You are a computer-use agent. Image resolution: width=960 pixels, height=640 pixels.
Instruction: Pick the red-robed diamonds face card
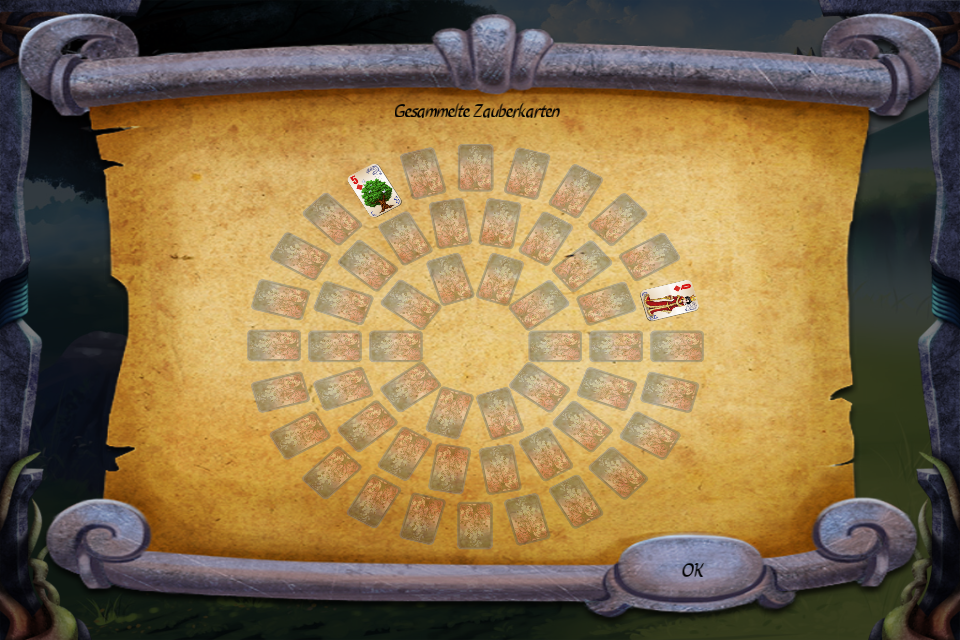click(668, 300)
